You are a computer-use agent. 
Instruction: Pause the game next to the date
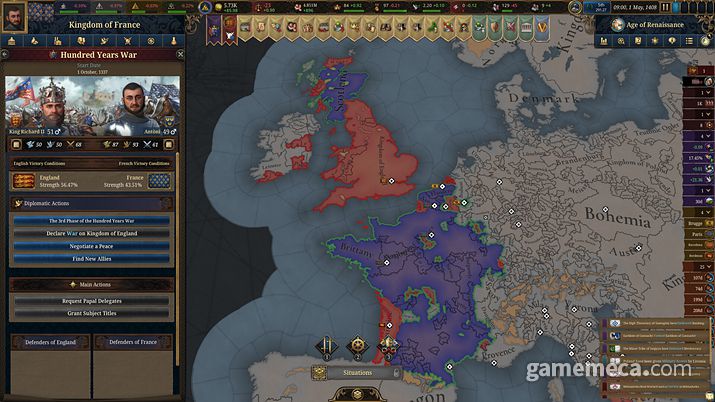[x=665, y=6]
